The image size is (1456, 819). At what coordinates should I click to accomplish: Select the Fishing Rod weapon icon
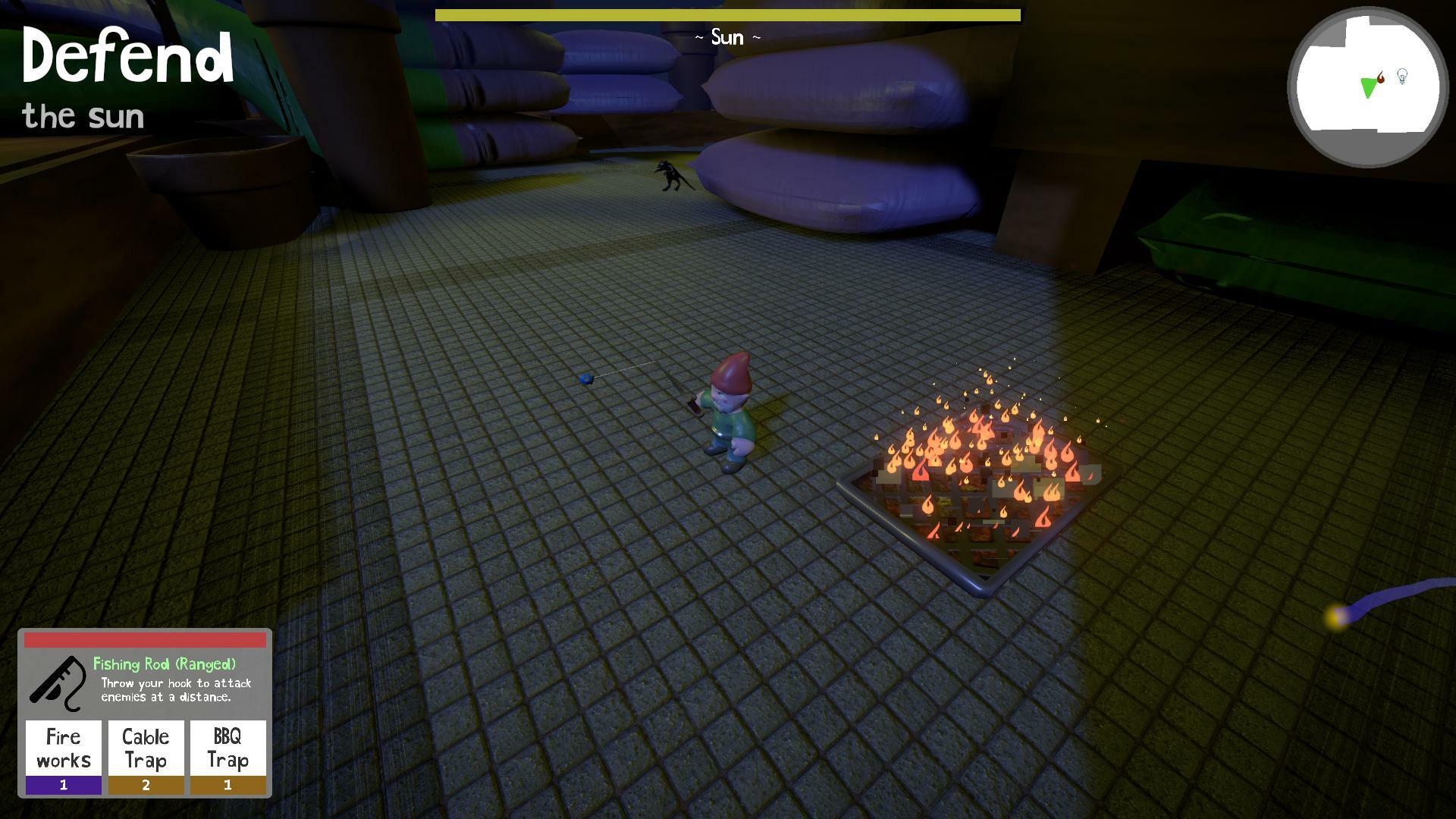61,682
